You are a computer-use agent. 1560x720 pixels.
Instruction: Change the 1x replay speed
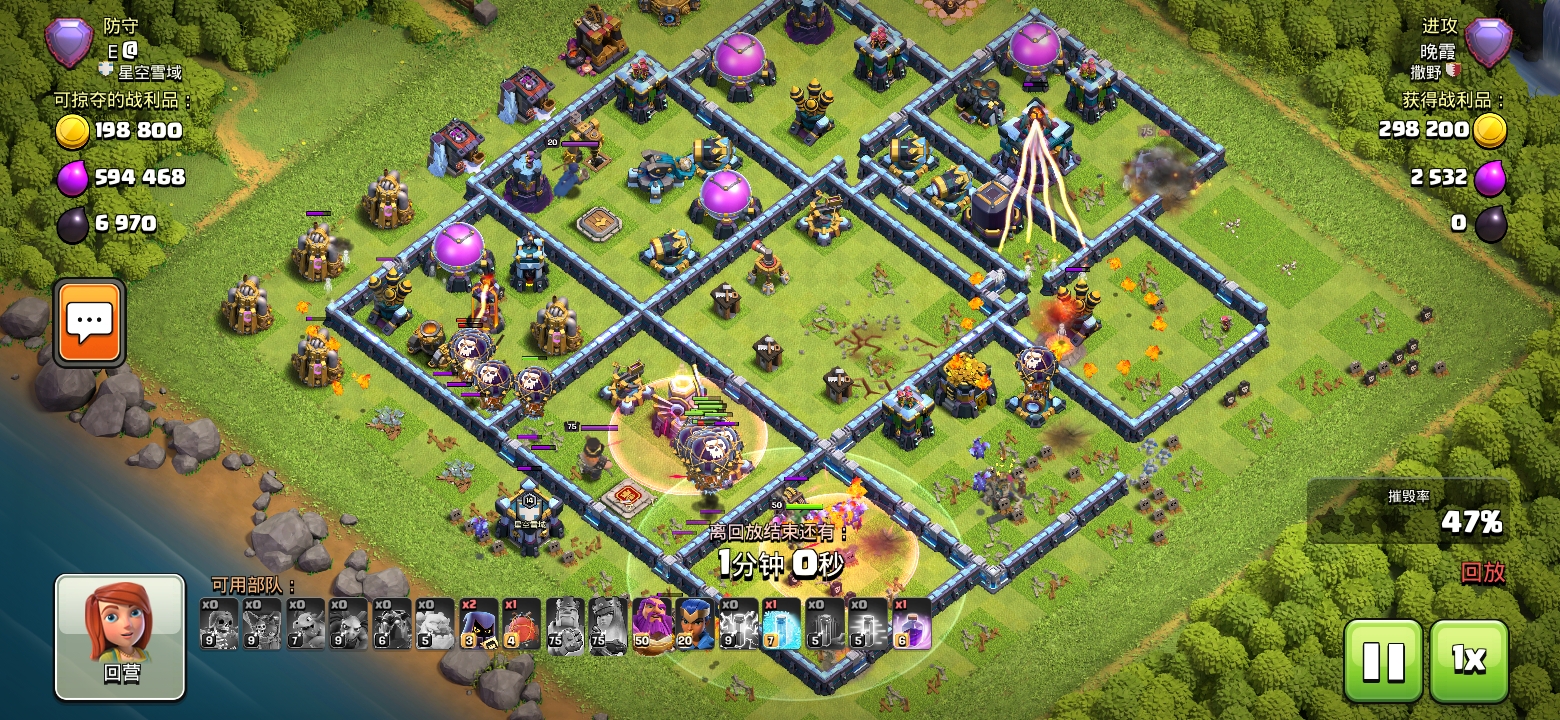(1468, 660)
